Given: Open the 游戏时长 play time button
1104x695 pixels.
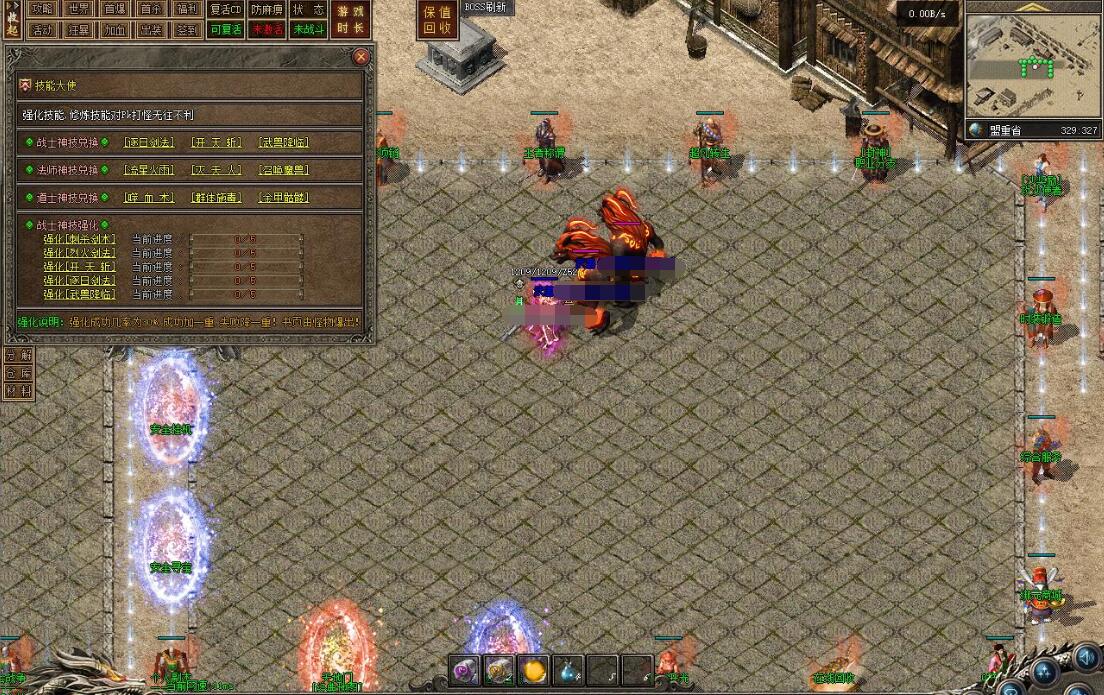Looking at the screenshot, I should pos(351,20).
